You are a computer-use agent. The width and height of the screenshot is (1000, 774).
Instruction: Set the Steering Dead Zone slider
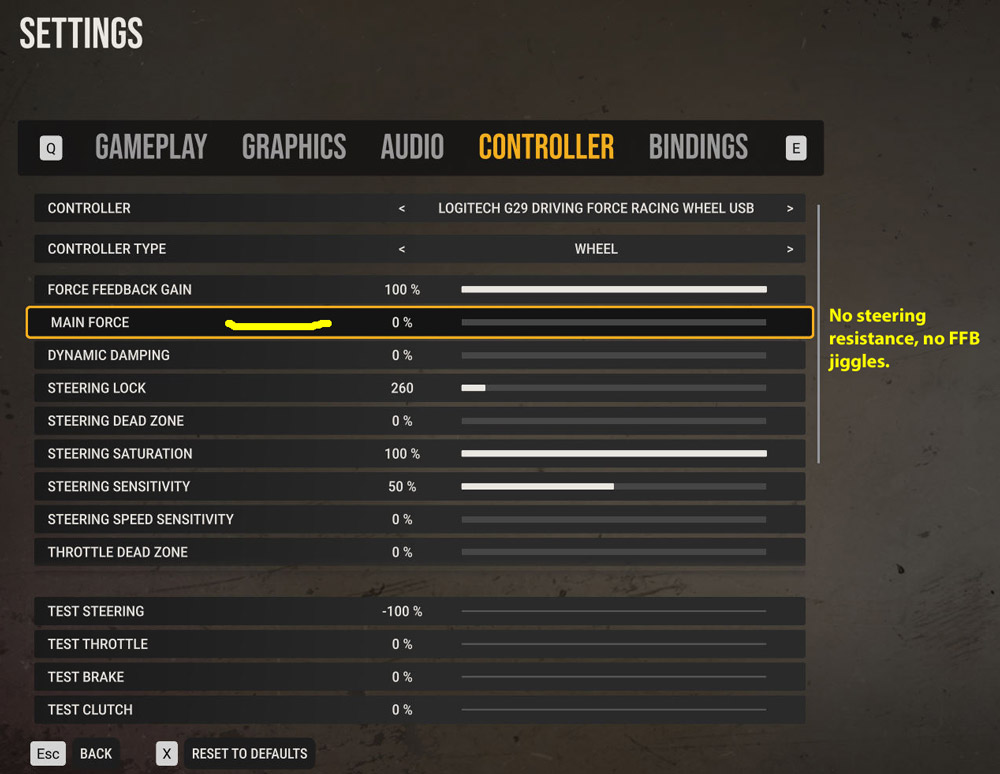click(x=613, y=421)
